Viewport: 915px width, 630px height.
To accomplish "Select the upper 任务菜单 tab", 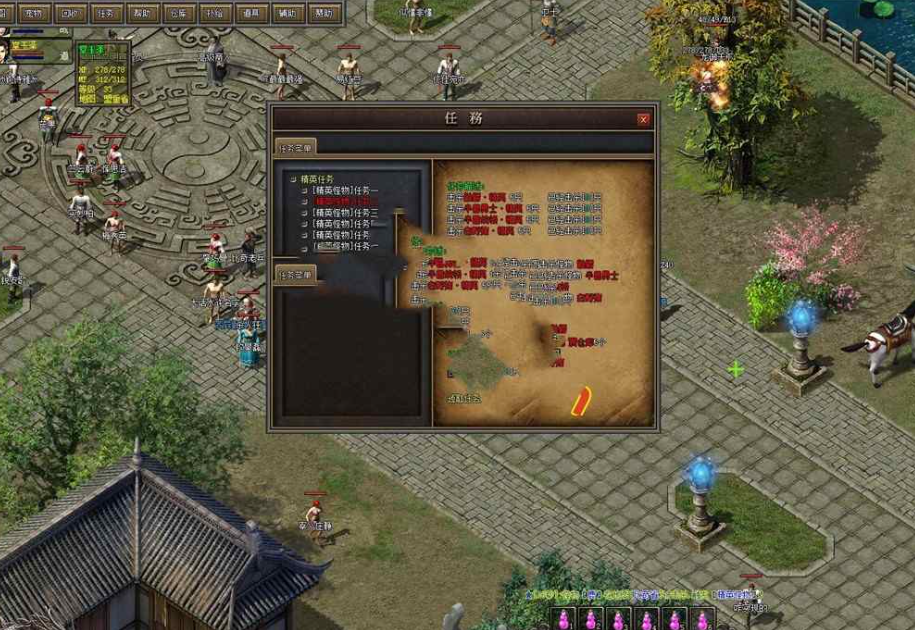I will pos(296,146).
